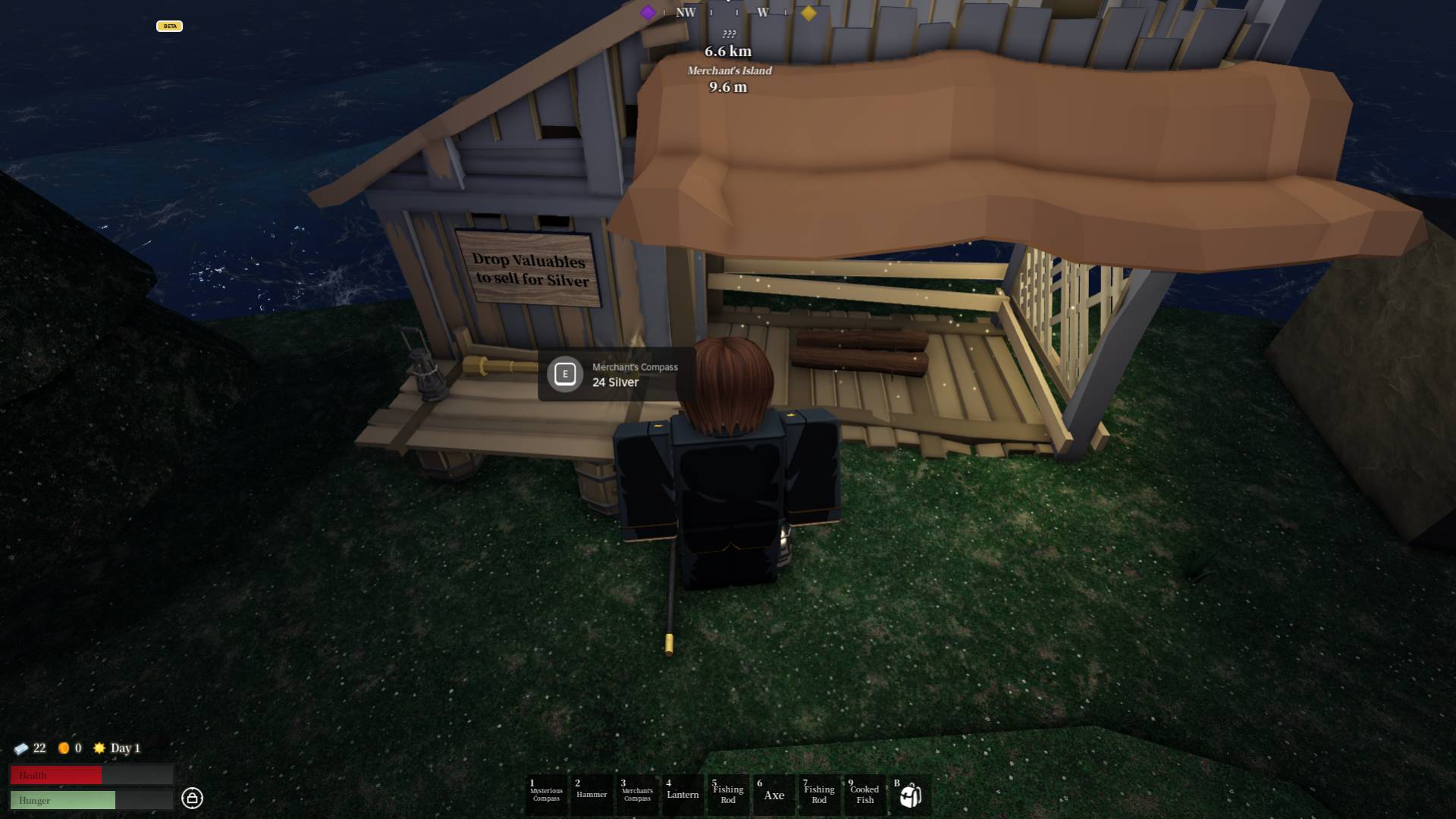Click the yellow diamond waypoint on the compass
Viewport: 1456px width, 819px height.
pos(808,13)
